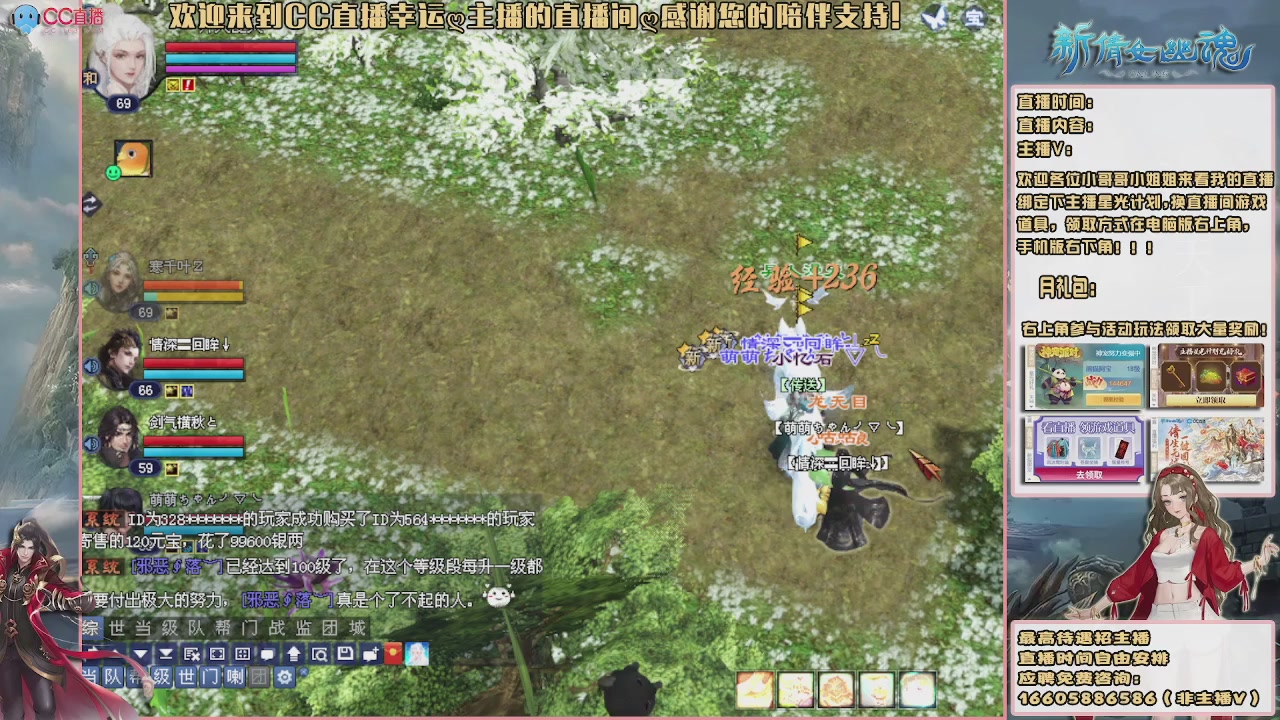Viewport: 1280px width, 720px height.
Task: Click the double-chevron jump-to-latest chat control
Action: (166, 654)
